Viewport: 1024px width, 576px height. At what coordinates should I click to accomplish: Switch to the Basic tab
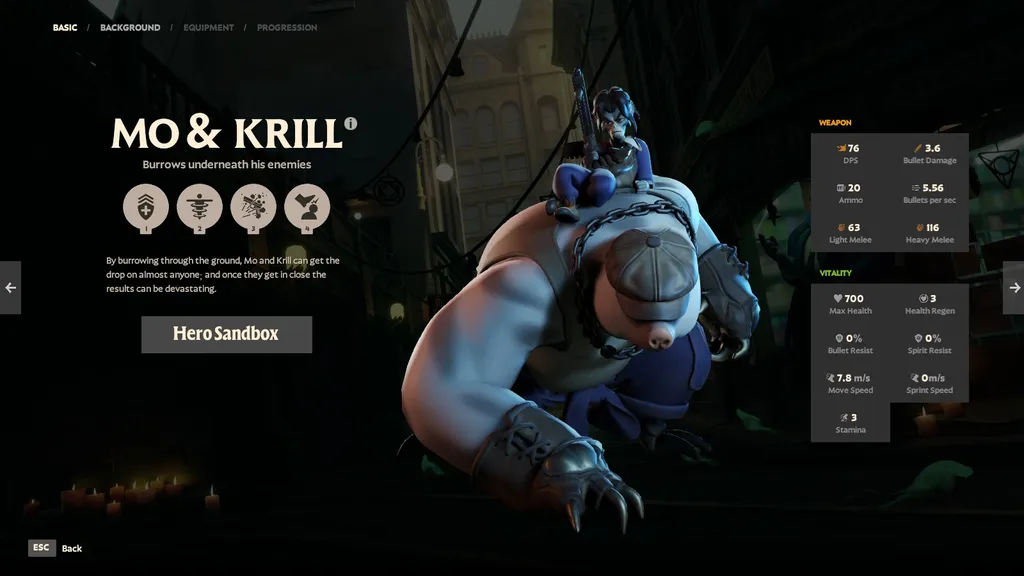[65, 28]
